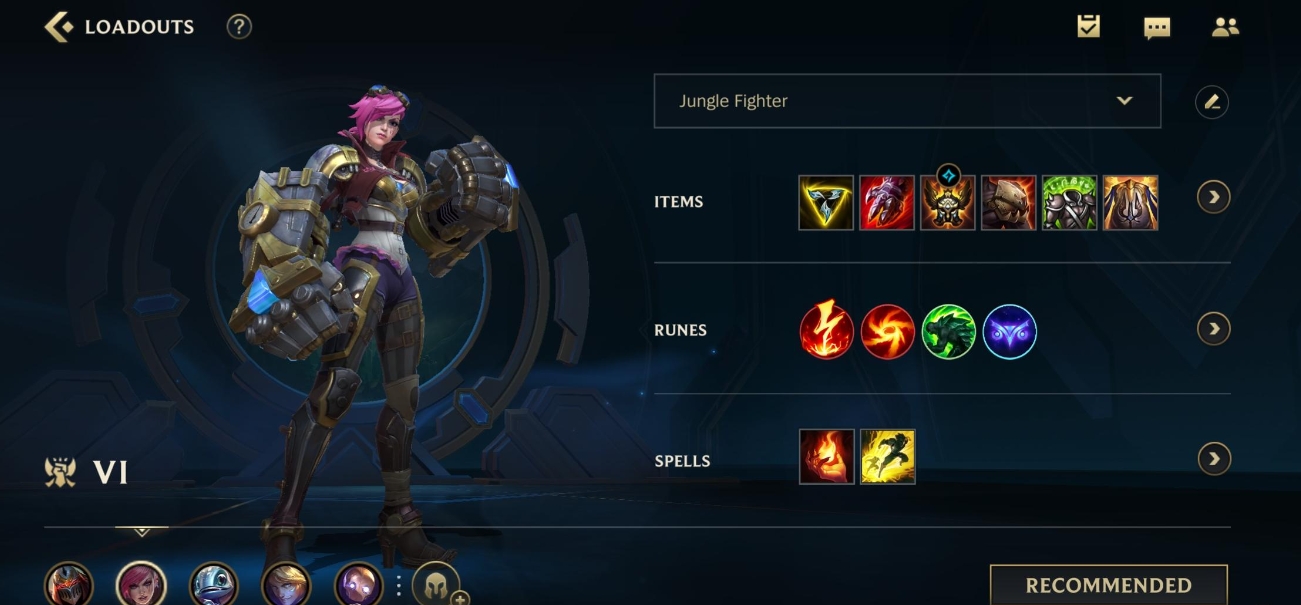Open the Items section arrow
Image resolution: width=1301 pixels, height=605 pixels.
point(1213,198)
